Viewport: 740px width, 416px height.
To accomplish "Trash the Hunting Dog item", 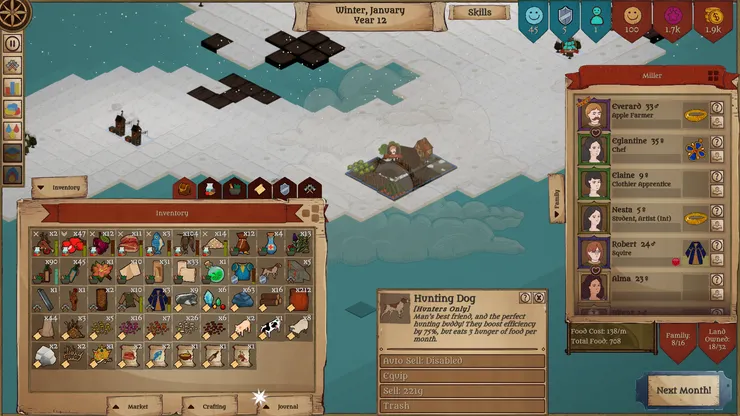I will pyautogui.click(x=462, y=406).
